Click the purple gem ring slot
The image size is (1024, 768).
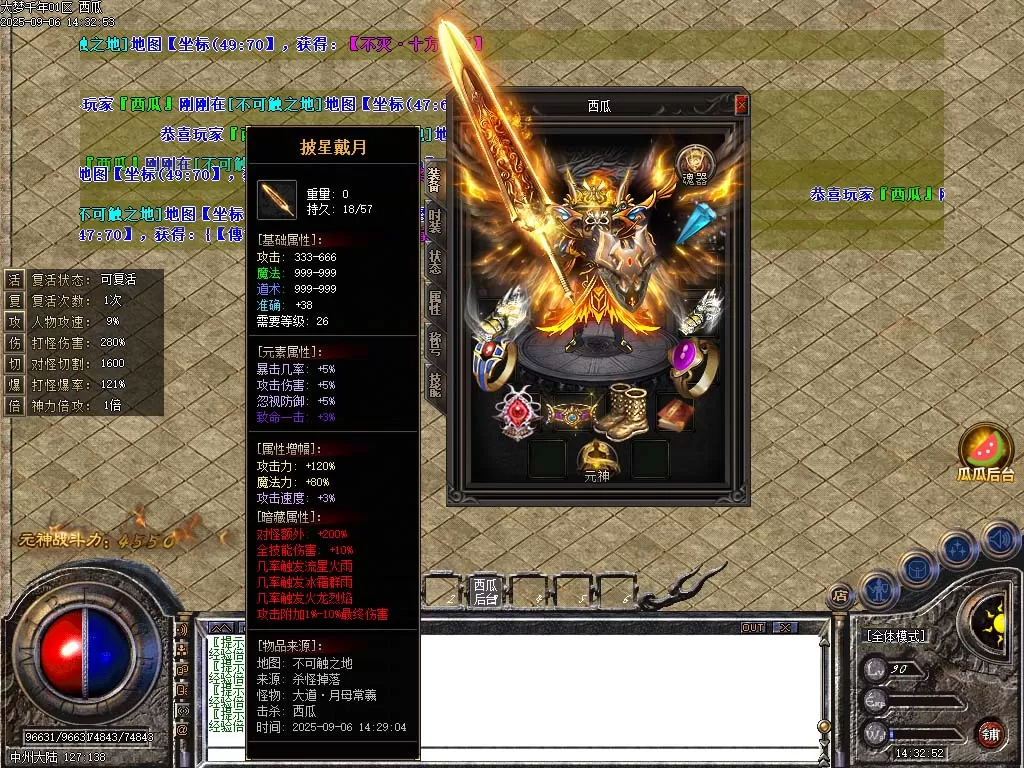click(x=688, y=364)
